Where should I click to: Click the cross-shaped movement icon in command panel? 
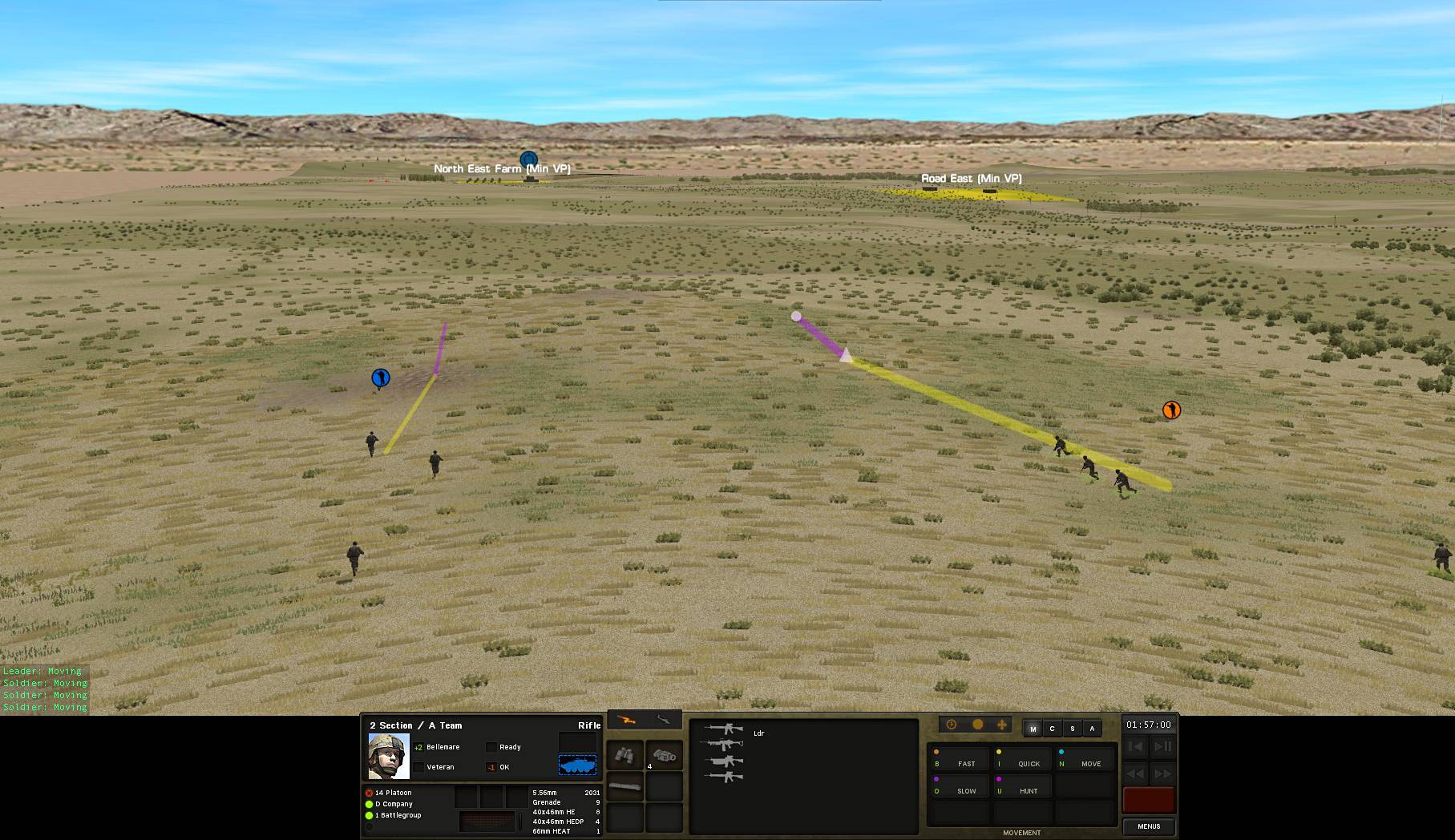tap(1002, 724)
